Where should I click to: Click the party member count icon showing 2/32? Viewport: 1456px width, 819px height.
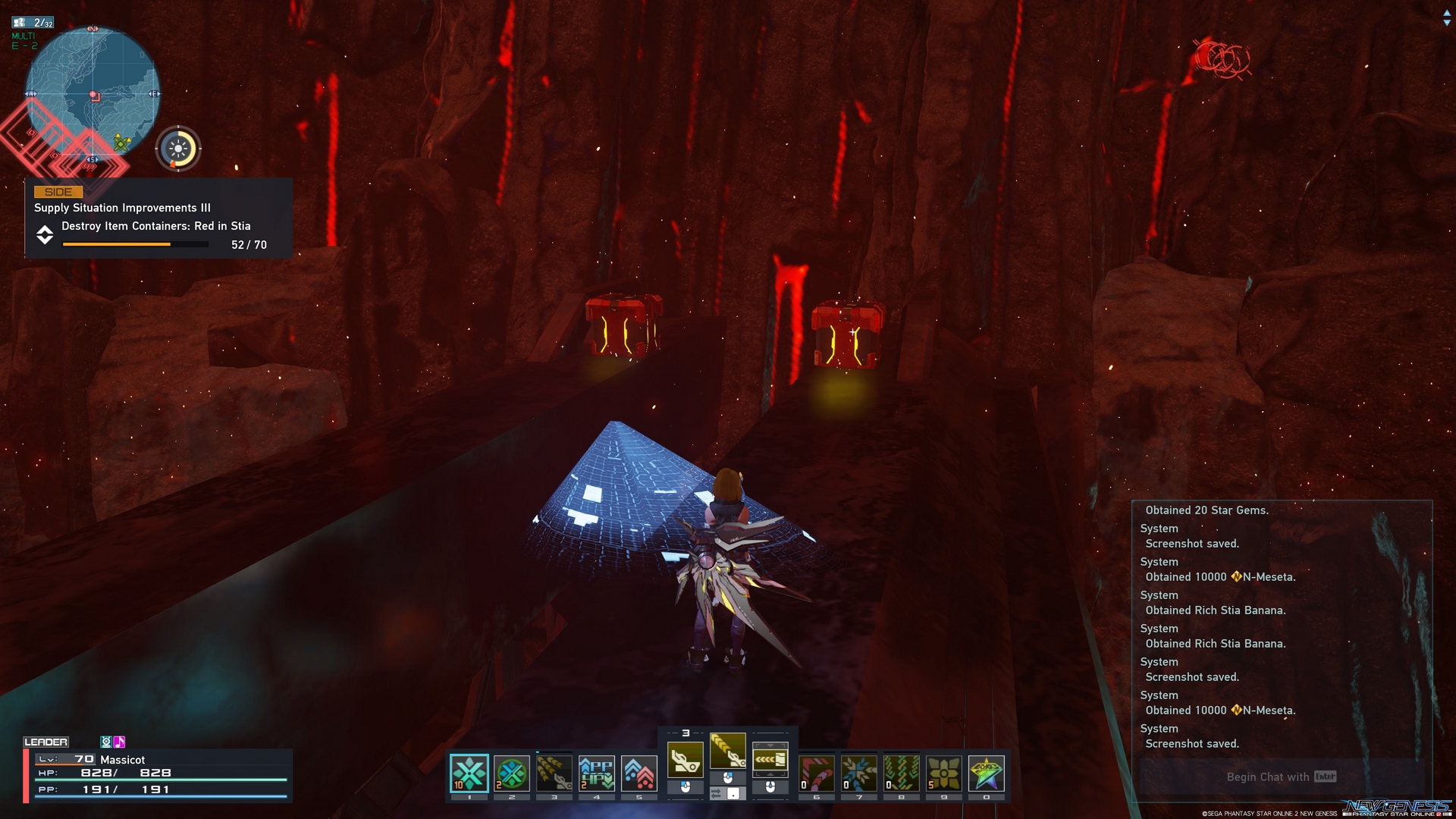(32, 22)
